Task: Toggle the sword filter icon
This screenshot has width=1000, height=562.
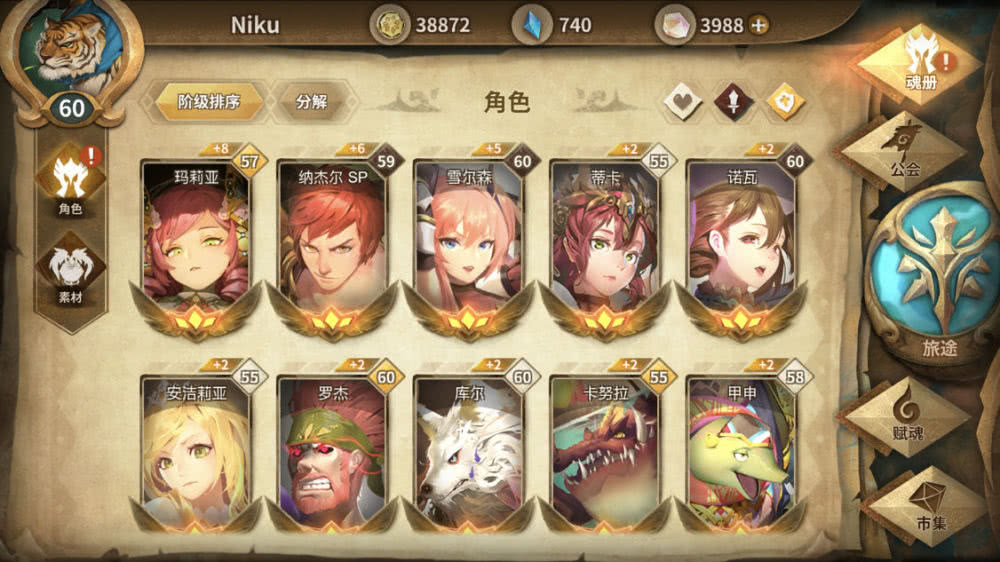Action: point(734,101)
